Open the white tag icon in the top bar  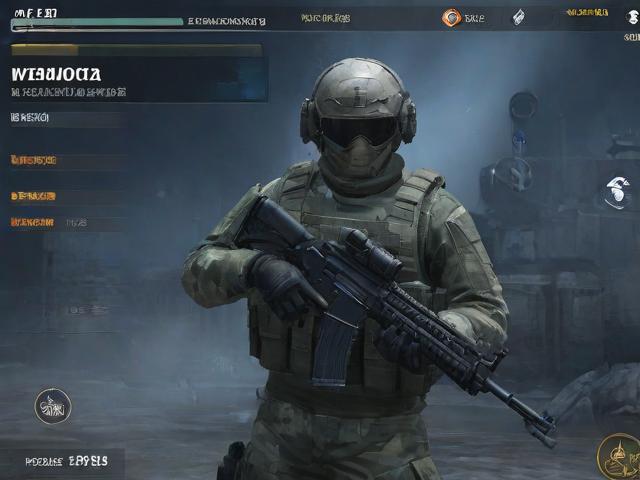click(519, 17)
